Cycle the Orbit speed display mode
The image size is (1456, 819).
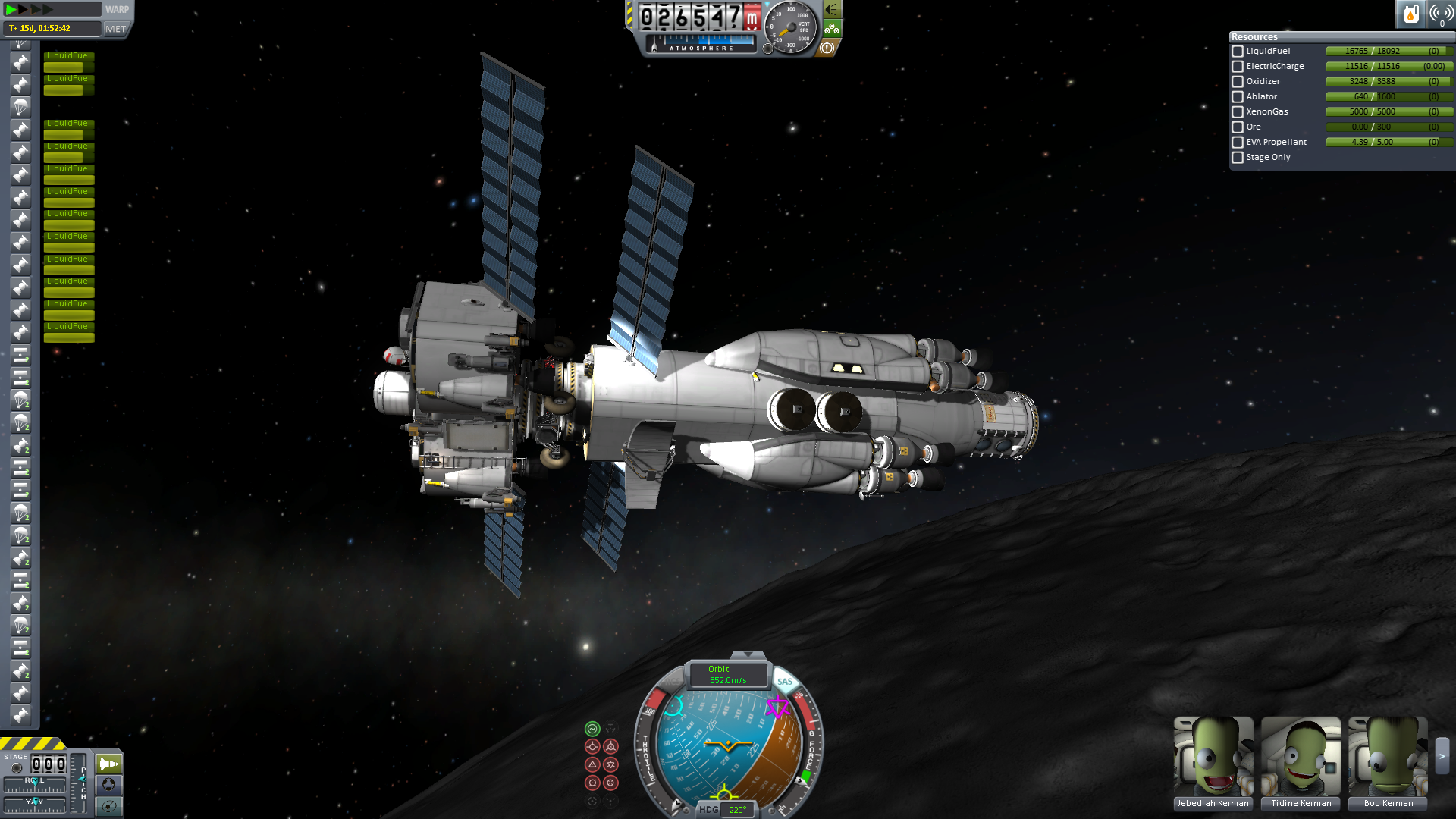726,674
